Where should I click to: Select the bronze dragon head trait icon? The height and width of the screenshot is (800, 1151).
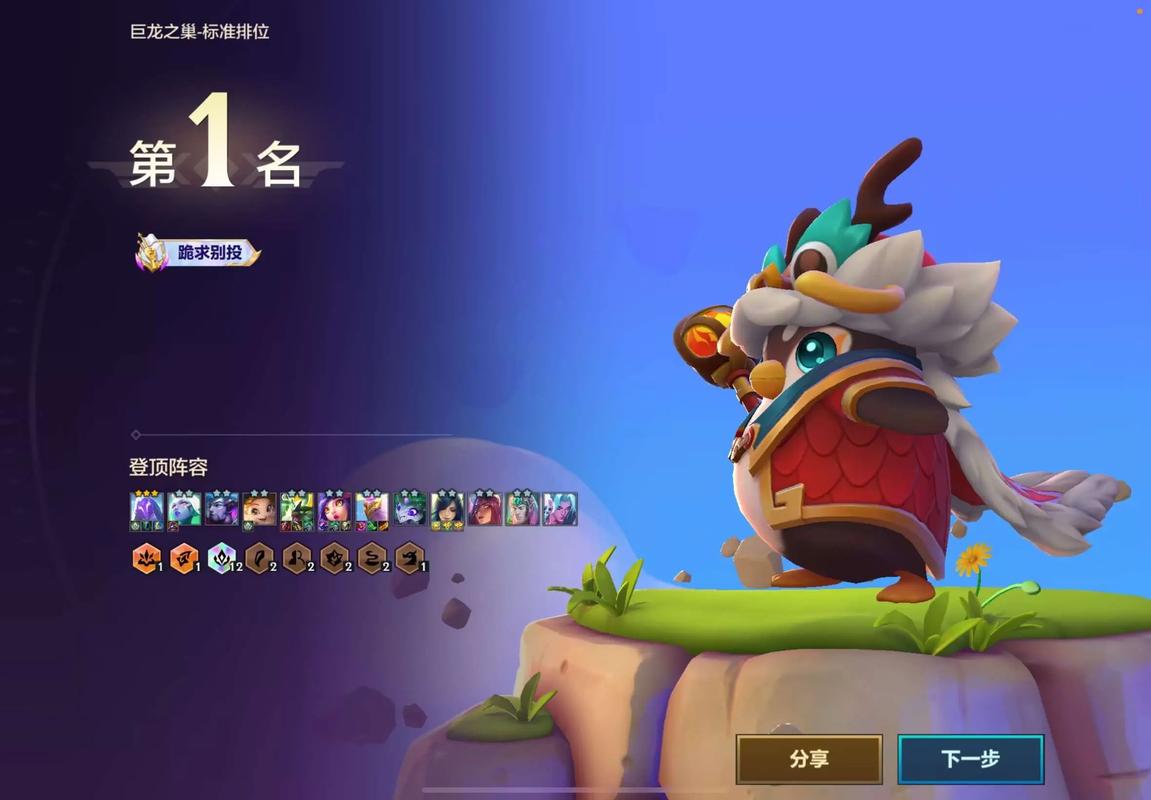(409, 557)
